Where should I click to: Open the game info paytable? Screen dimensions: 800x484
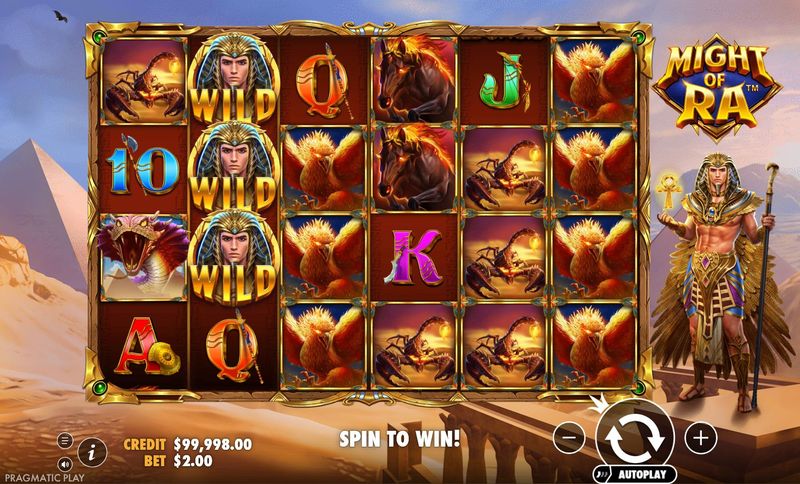92,450
